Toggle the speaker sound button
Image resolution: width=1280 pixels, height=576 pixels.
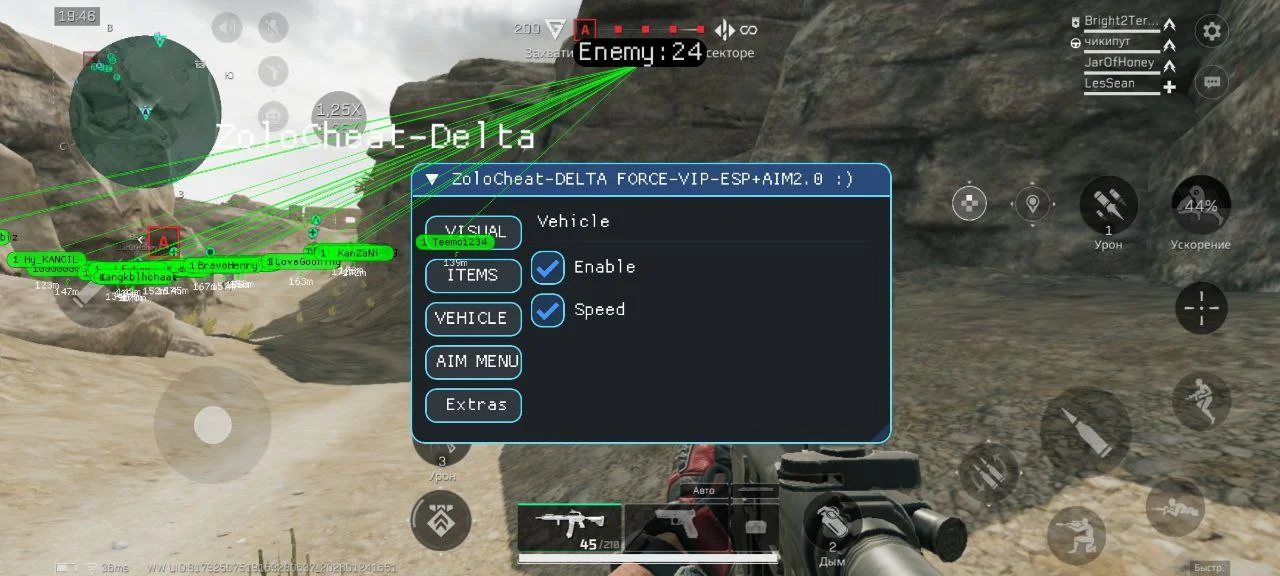point(227,28)
